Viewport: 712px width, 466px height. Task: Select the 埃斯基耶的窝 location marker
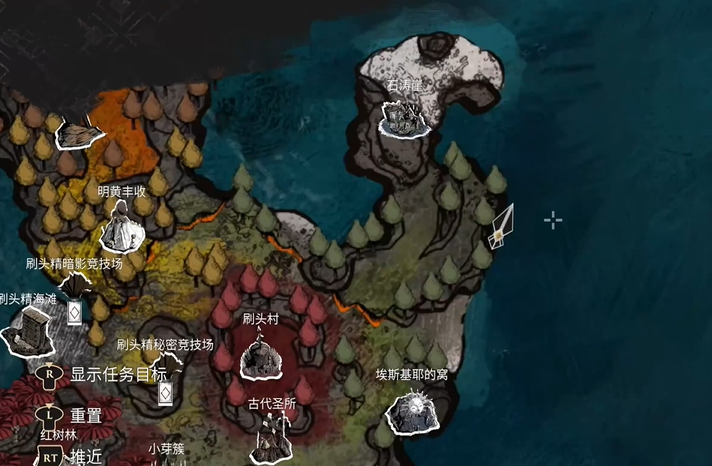tap(412, 411)
